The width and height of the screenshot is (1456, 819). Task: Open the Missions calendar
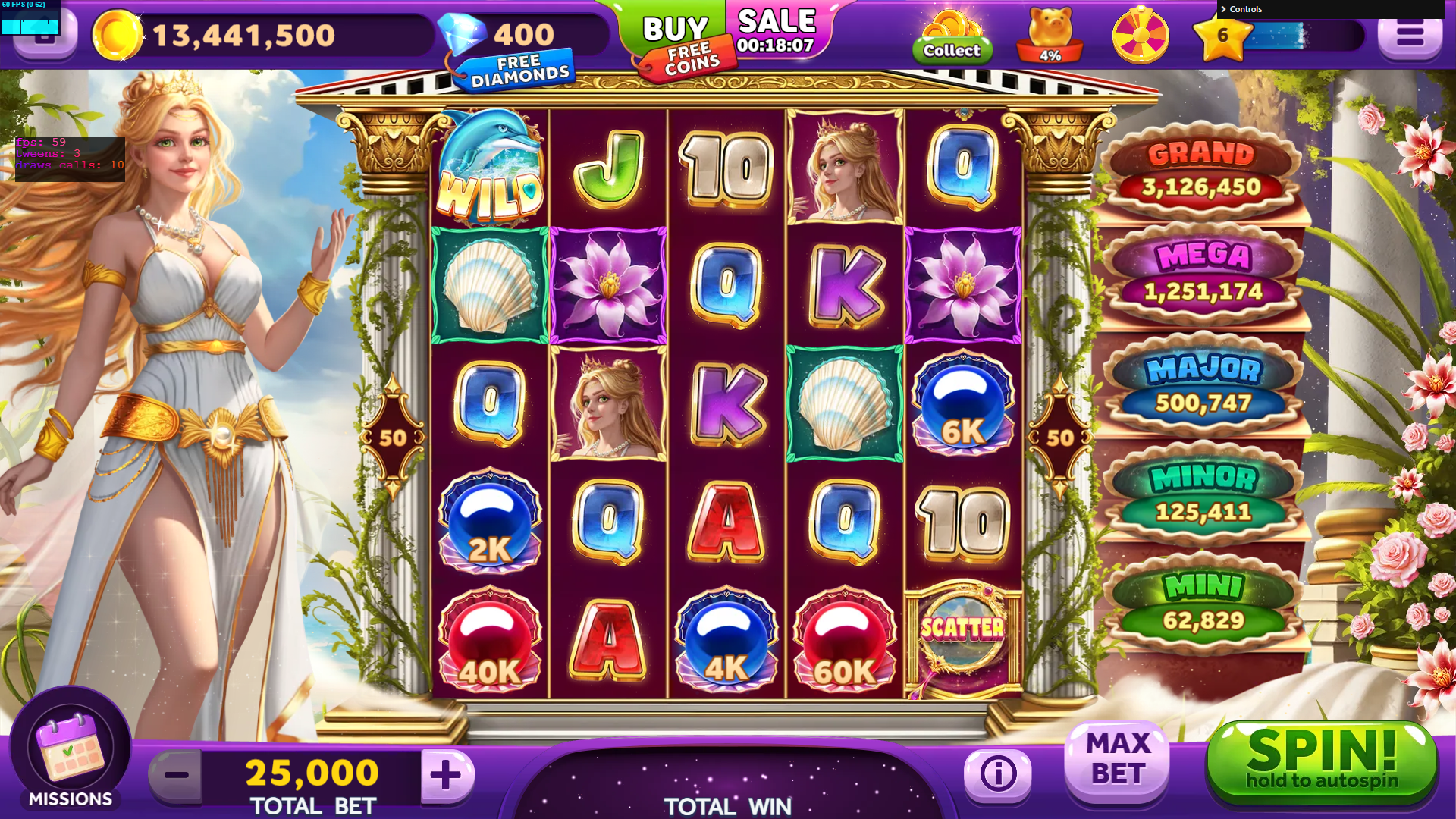[x=71, y=751]
